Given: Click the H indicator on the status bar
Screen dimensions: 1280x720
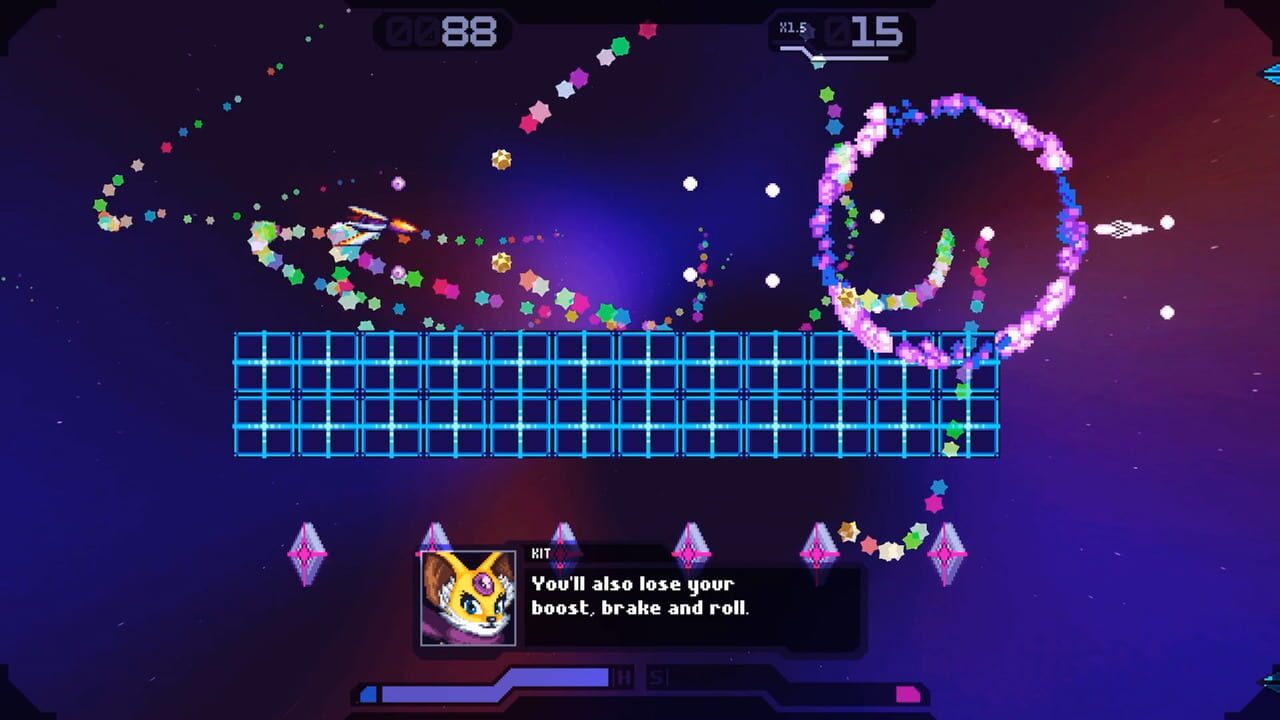Looking at the screenshot, I should tap(624, 678).
